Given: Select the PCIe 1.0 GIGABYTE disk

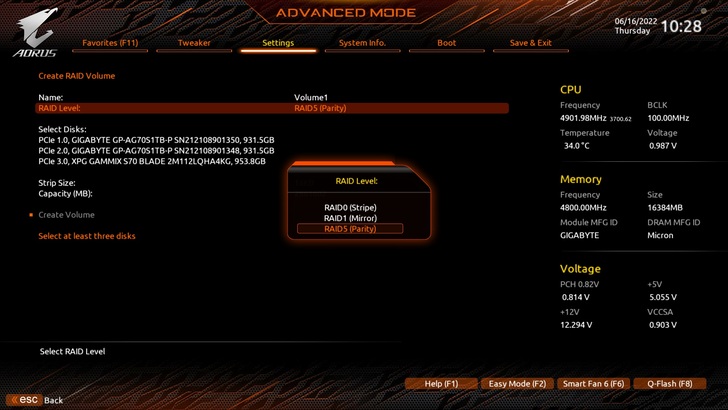Looking at the screenshot, I should pyautogui.click(x=156, y=140).
